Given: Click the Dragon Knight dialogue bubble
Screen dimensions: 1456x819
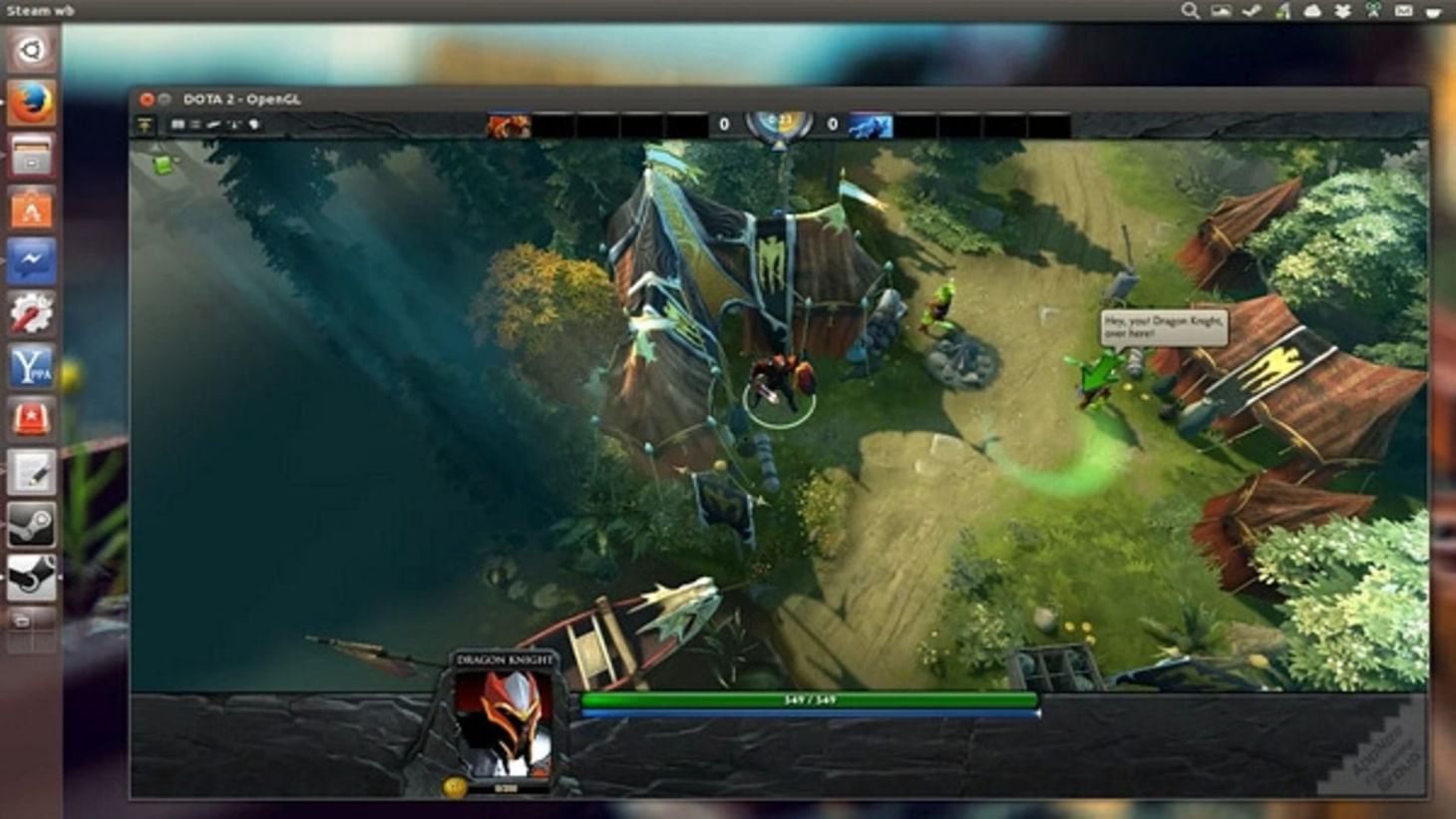Looking at the screenshot, I should point(1162,328).
